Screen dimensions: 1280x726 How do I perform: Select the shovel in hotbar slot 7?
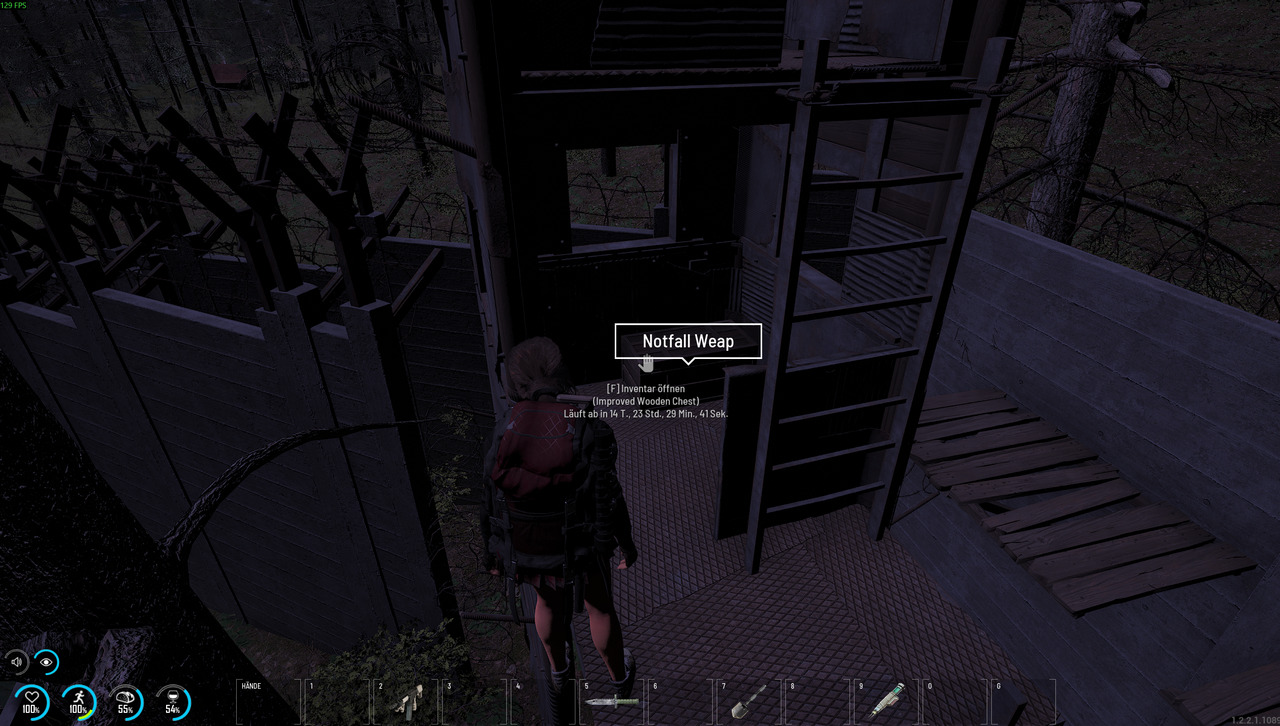[747, 701]
